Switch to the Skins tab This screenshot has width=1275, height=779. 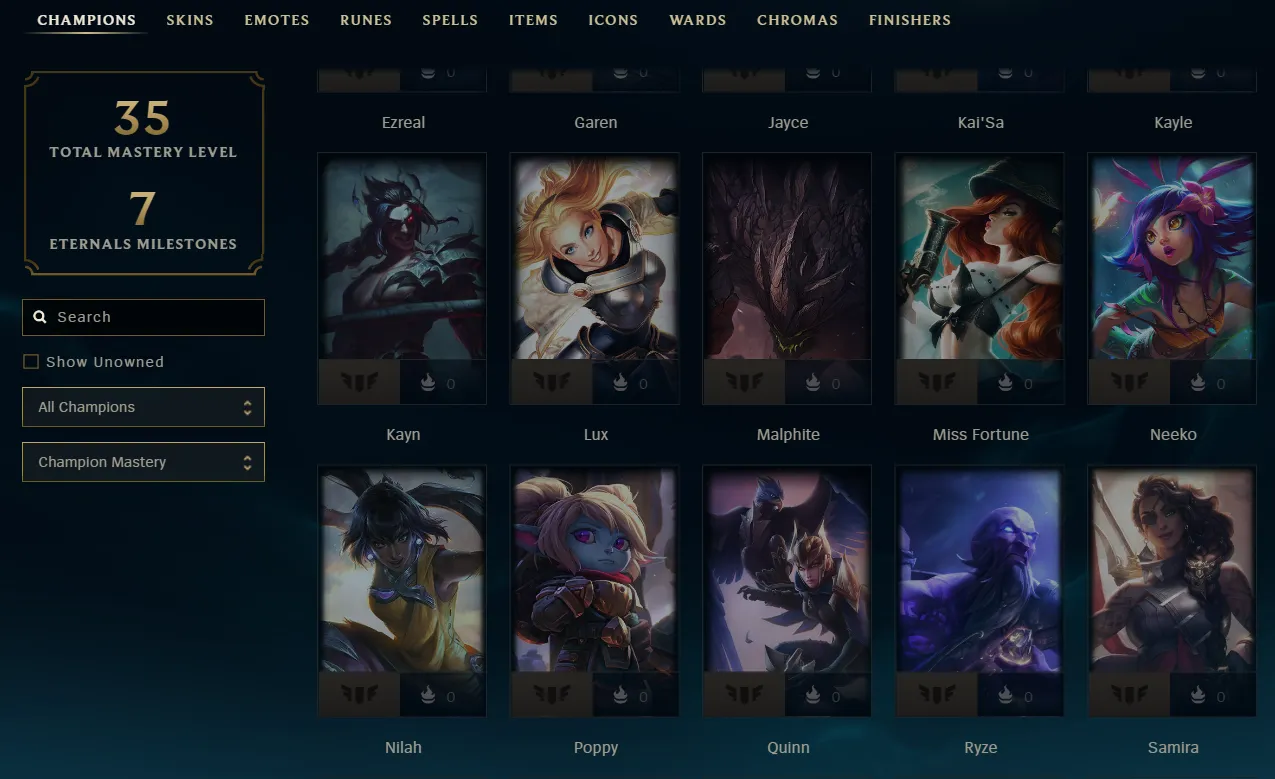tap(190, 20)
